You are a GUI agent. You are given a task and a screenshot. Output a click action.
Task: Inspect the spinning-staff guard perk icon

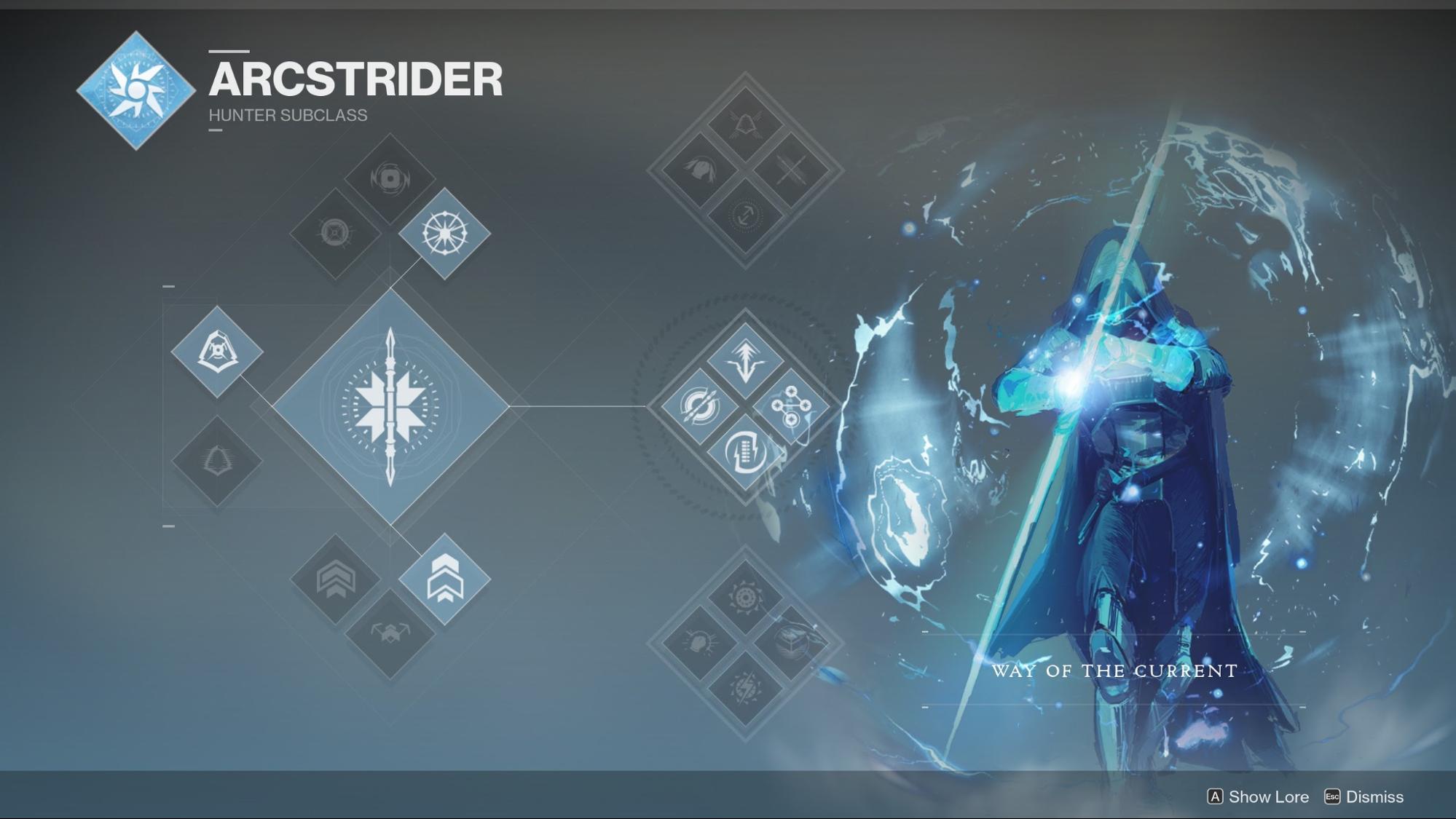pos(744,452)
